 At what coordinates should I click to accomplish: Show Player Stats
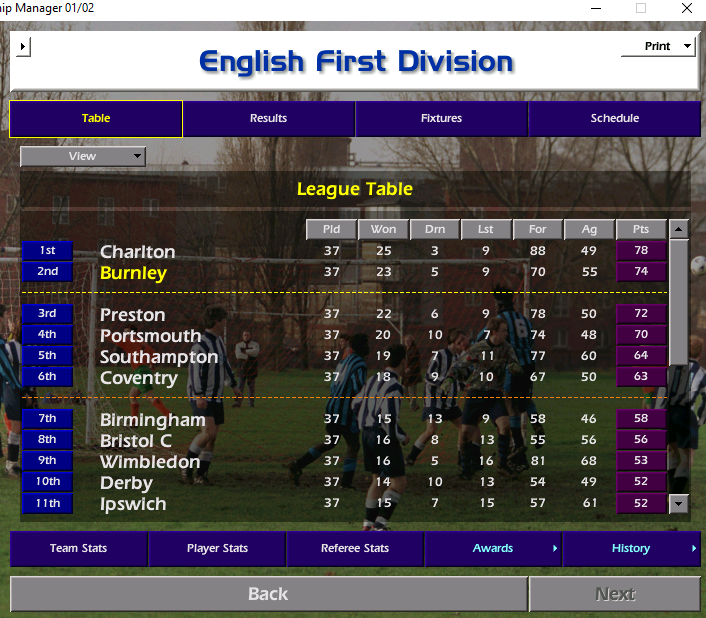[217, 548]
